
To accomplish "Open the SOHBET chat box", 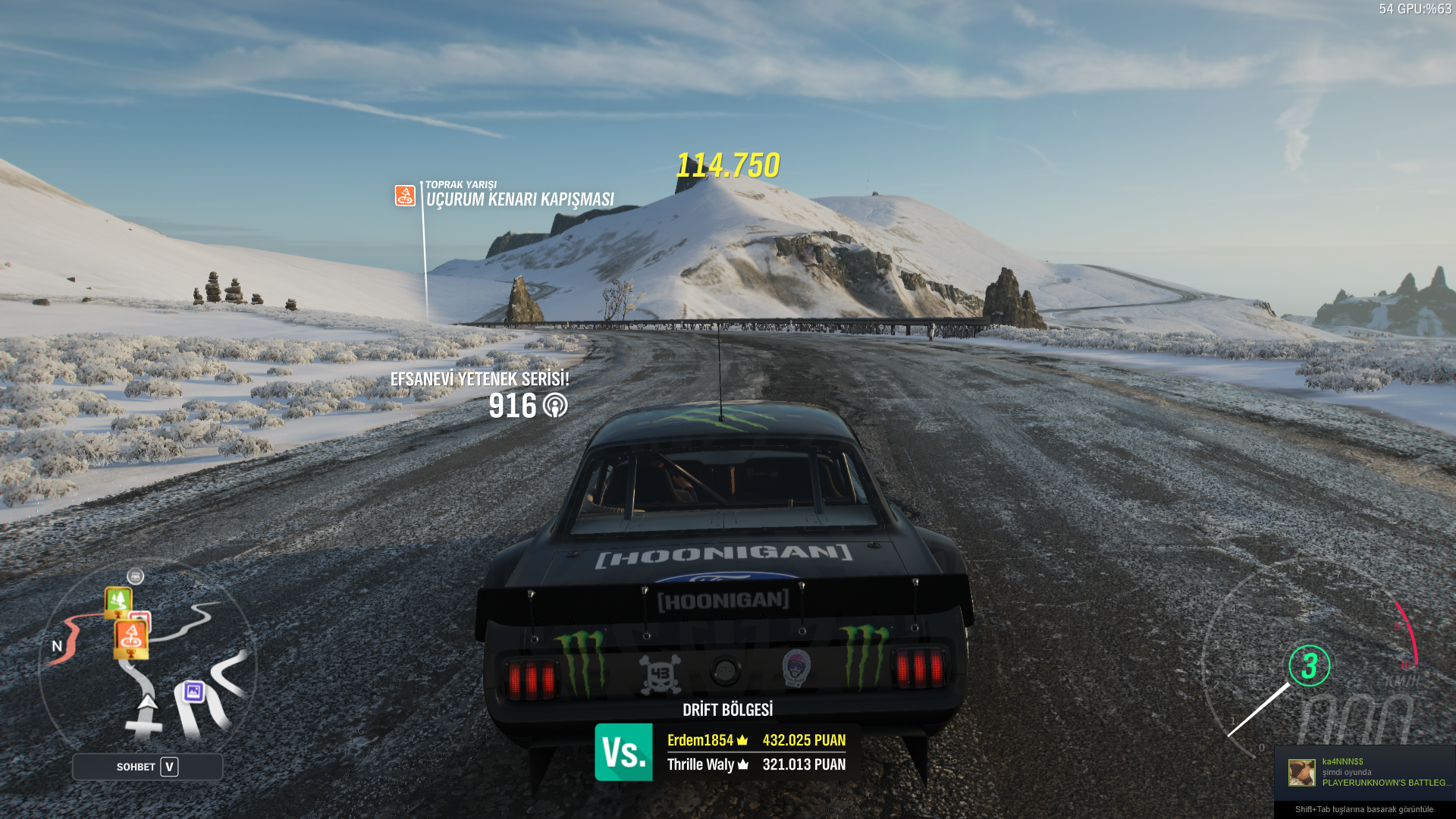I will [147, 767].
